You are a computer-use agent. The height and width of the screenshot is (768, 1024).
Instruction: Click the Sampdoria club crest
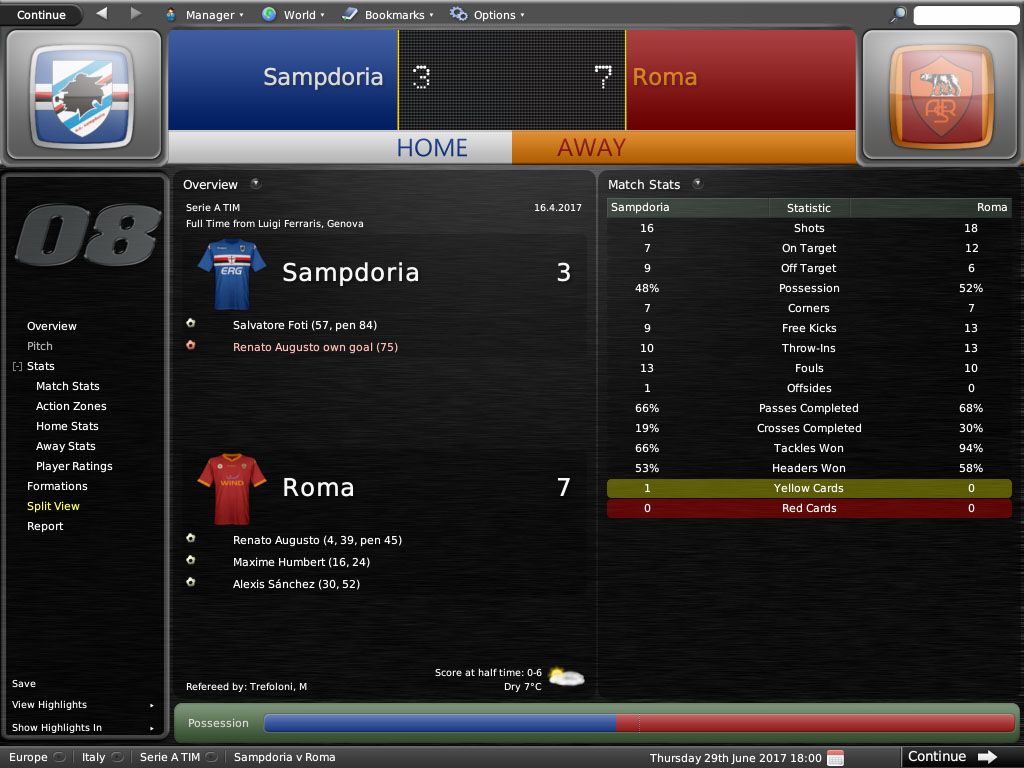click(x=83, y=95)
